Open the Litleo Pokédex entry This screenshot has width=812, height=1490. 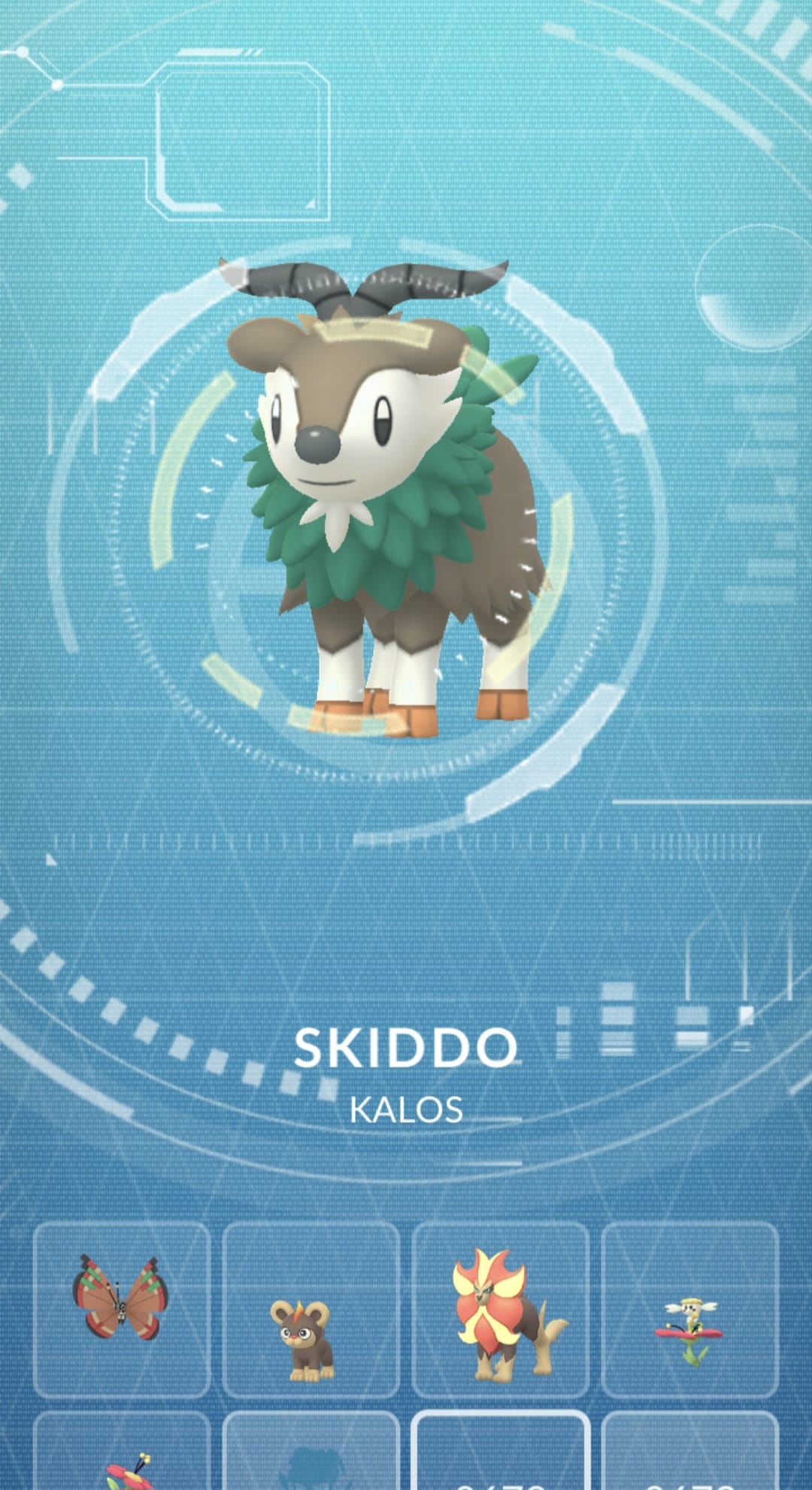click(311, 1309)
